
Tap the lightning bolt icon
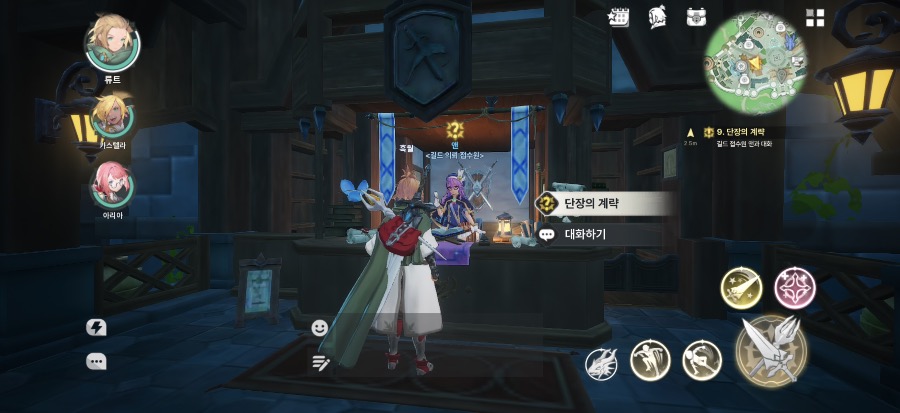point(97,327)
